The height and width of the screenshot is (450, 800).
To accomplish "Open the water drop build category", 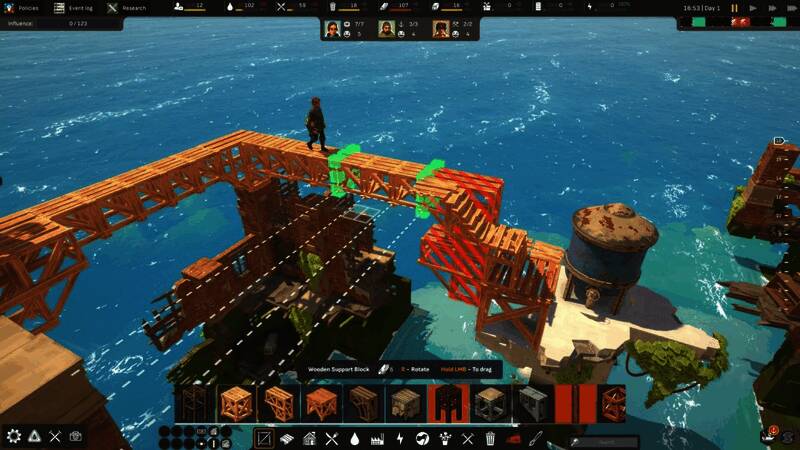I will click(354, 438).
